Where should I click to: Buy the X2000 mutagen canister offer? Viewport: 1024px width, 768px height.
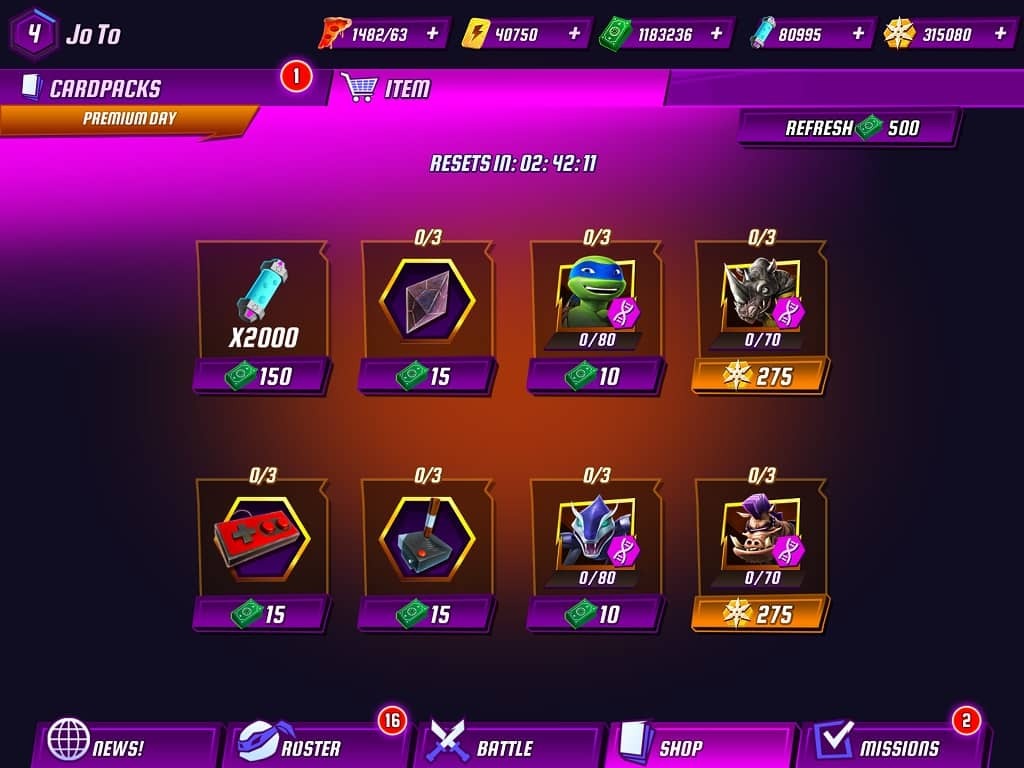click(x=262, y=376)
